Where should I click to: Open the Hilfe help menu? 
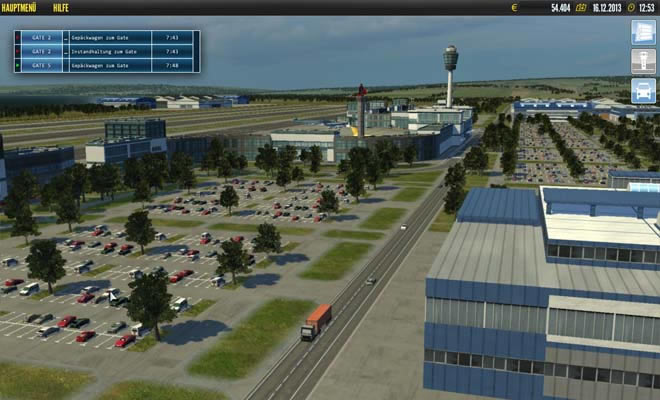coord(61,7)
